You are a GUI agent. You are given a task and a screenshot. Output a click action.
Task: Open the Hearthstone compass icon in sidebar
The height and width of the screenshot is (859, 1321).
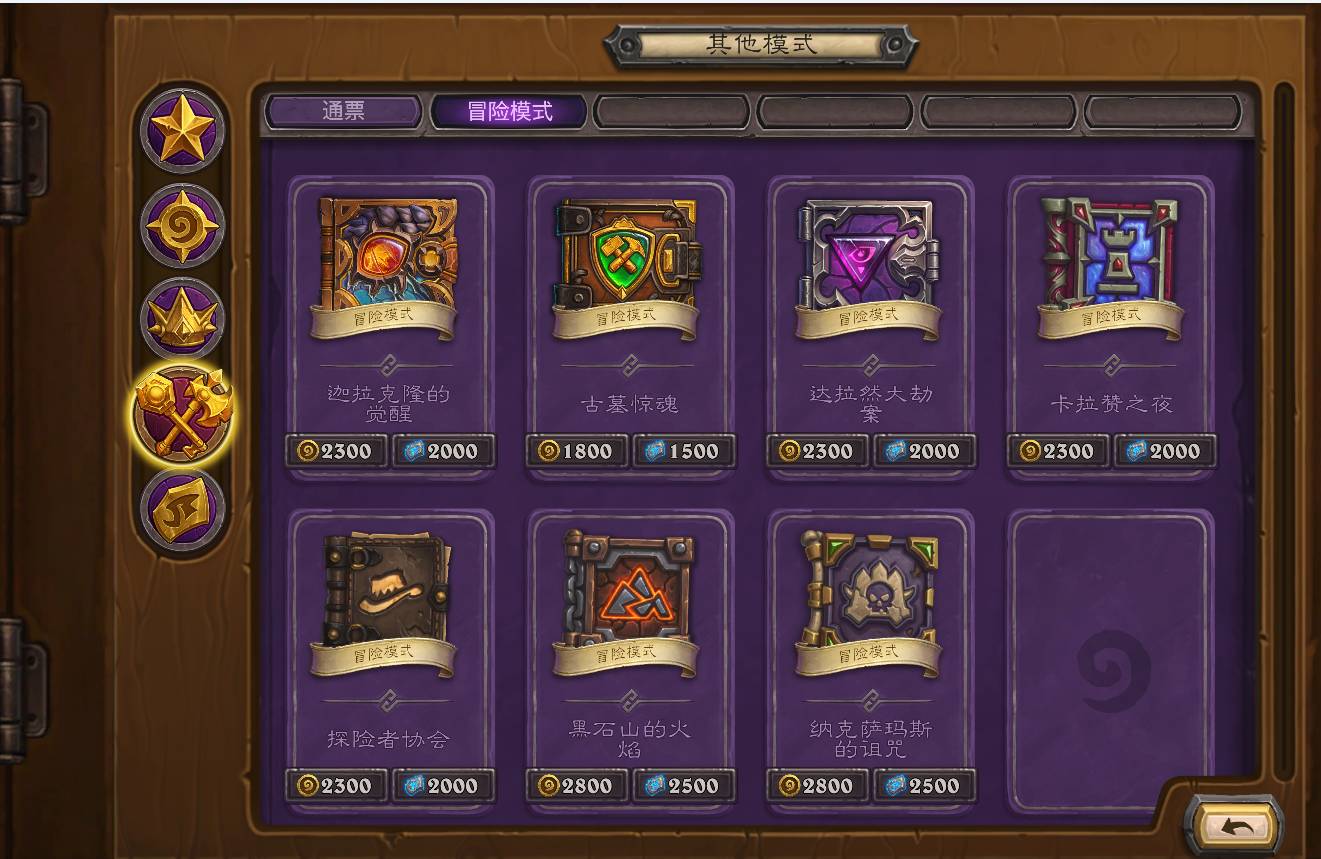tap(180, 224)
